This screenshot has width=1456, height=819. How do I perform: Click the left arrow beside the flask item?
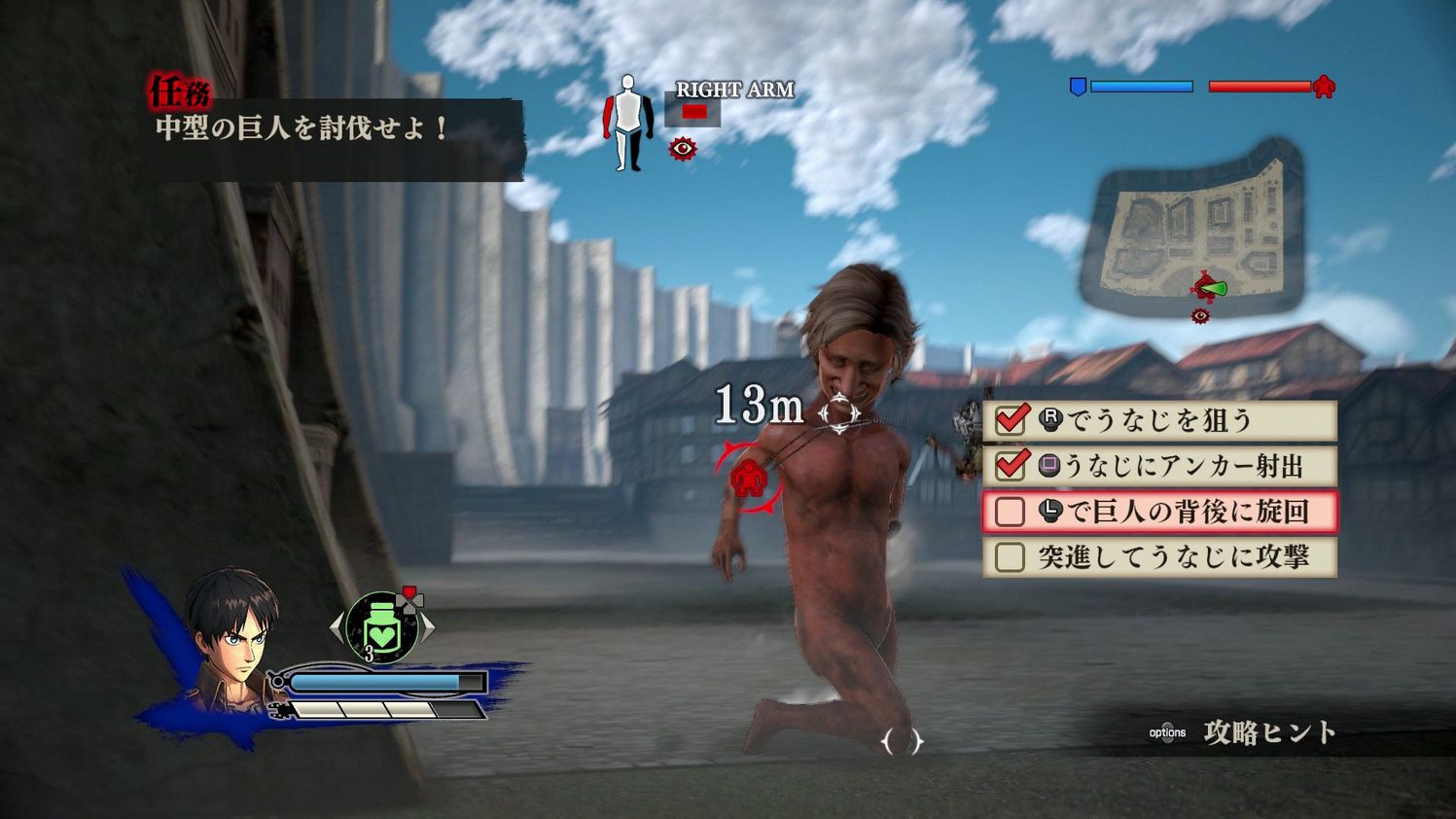coord(337,625)
